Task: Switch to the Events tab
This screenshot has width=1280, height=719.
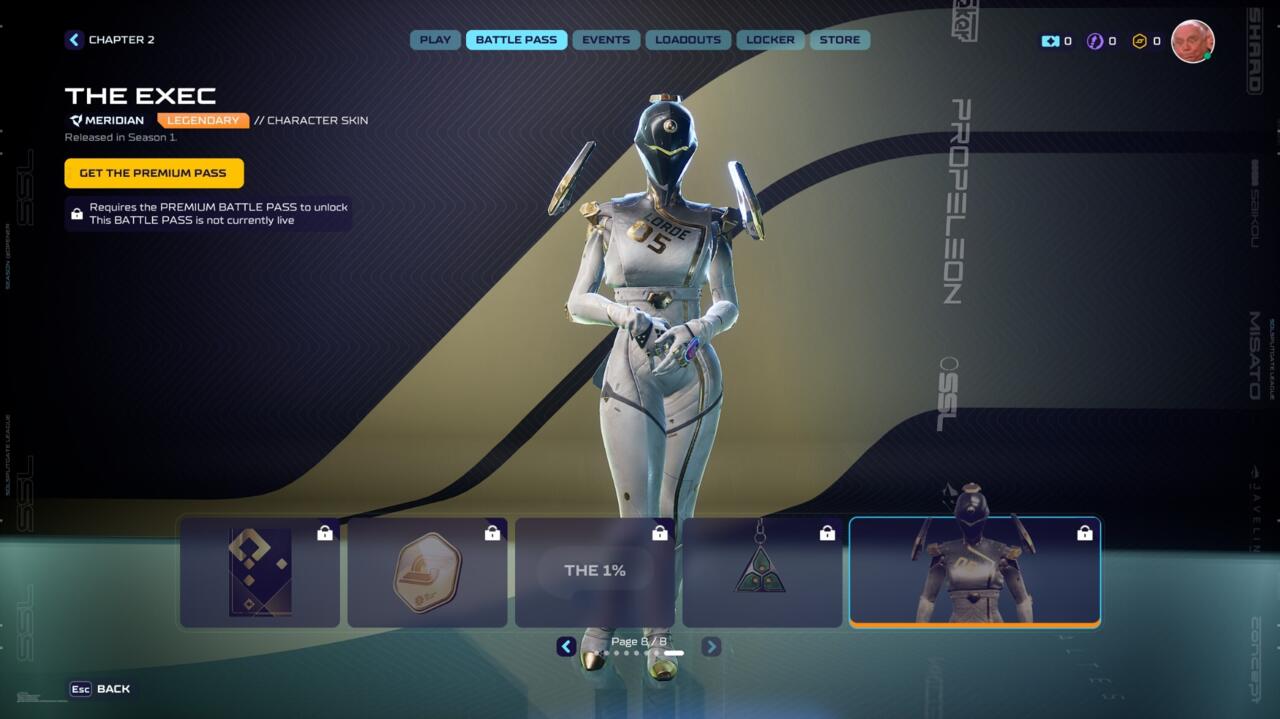Action: point(606,40)
